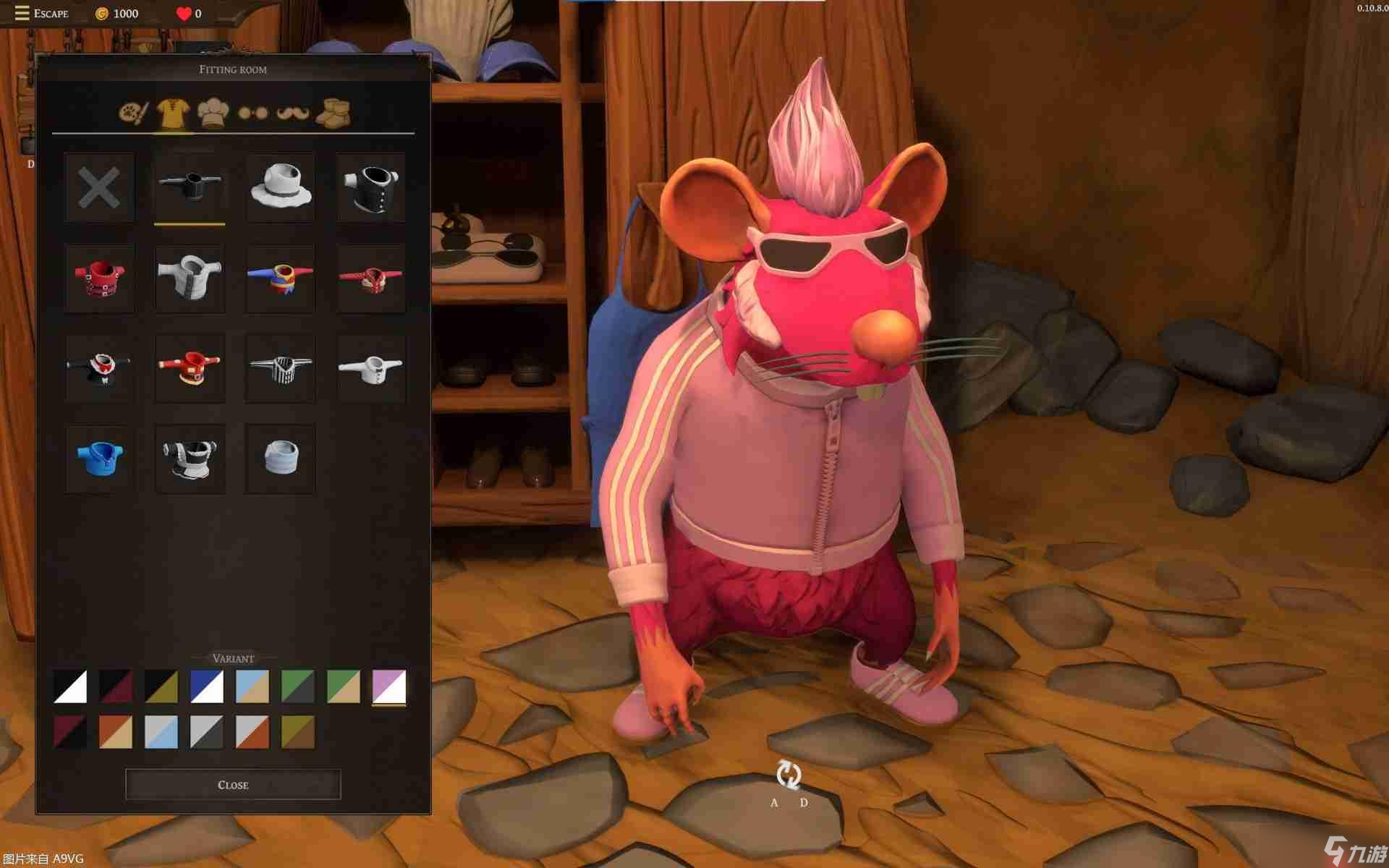
Task: Switch to the chef hat category
Action: 211,112
